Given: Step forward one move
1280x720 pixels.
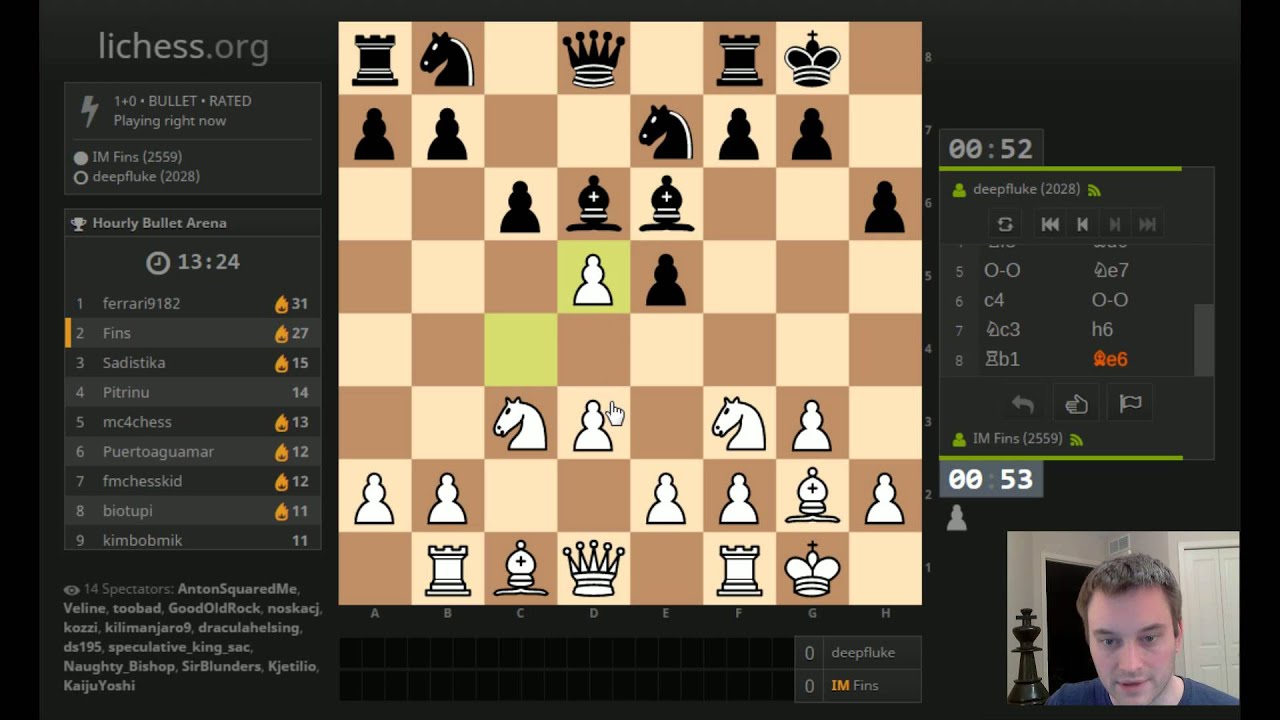Looking at the screenshot, I should [1114, 223].
